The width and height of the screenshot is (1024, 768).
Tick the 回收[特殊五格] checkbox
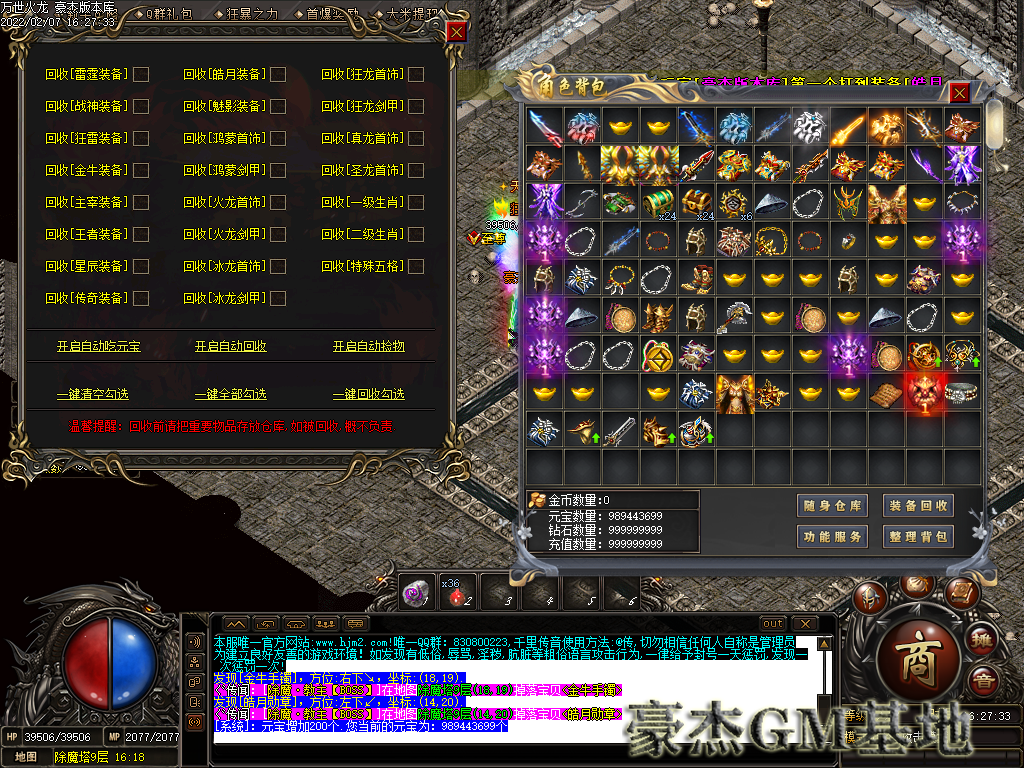tap(416, 266)
